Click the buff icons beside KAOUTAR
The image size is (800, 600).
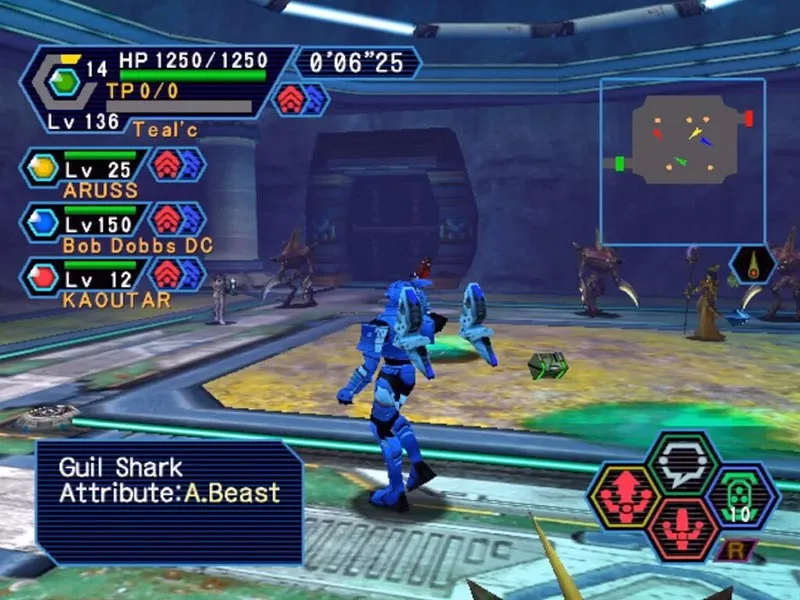(178, 274)
